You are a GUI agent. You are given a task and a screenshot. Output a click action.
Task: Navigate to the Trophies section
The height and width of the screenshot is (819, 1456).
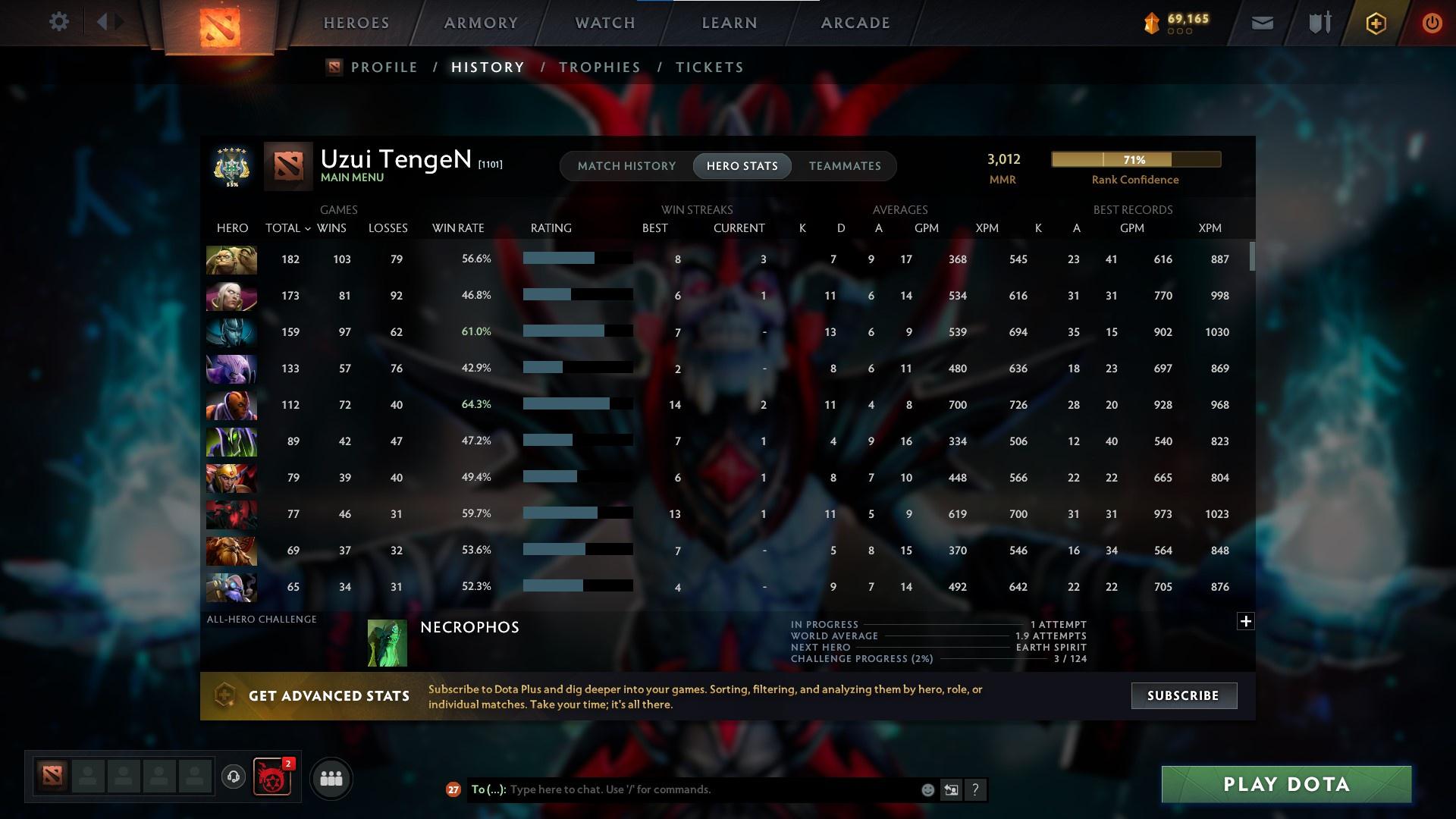click(599, 67)
